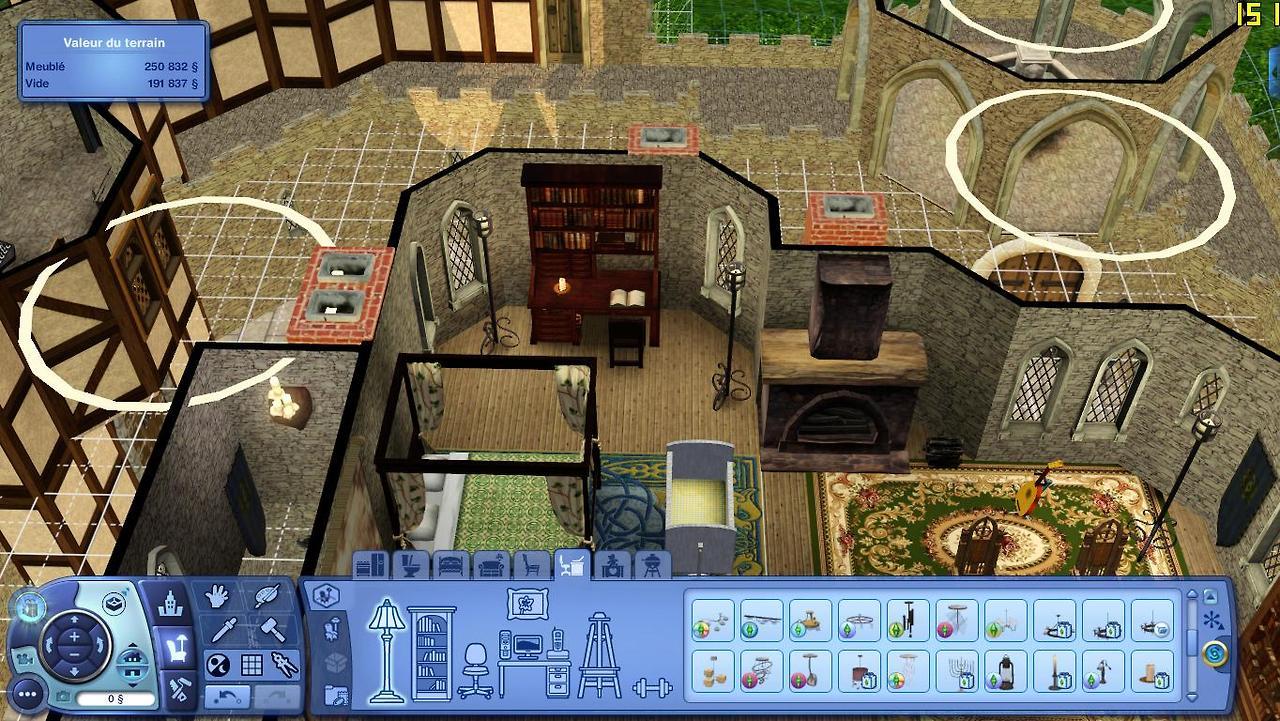Toggle the day/night lighting button
1280x721 pixels.
(217, 665)
